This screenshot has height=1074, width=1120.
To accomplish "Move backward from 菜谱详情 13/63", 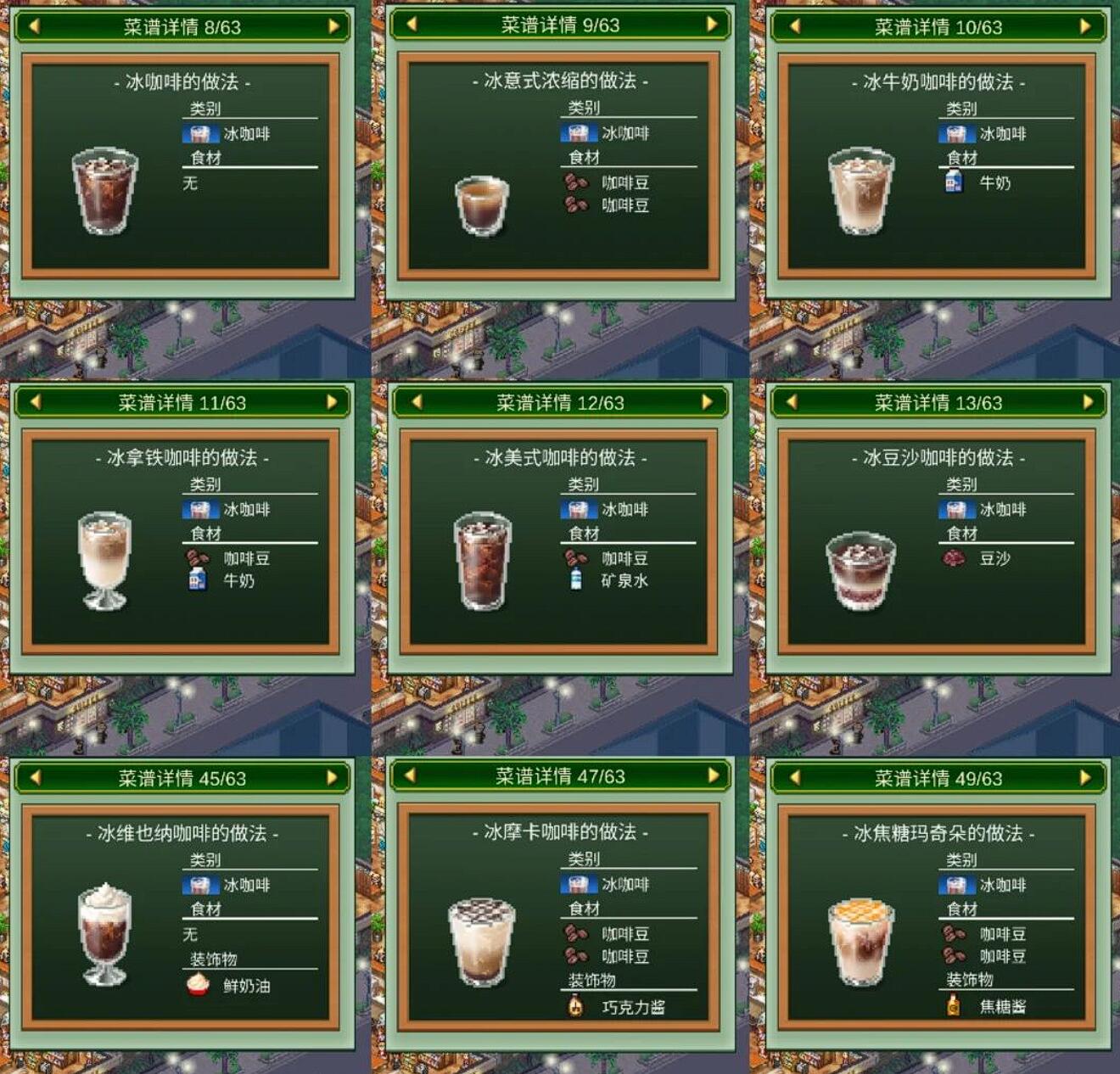I will coord(792,402).
